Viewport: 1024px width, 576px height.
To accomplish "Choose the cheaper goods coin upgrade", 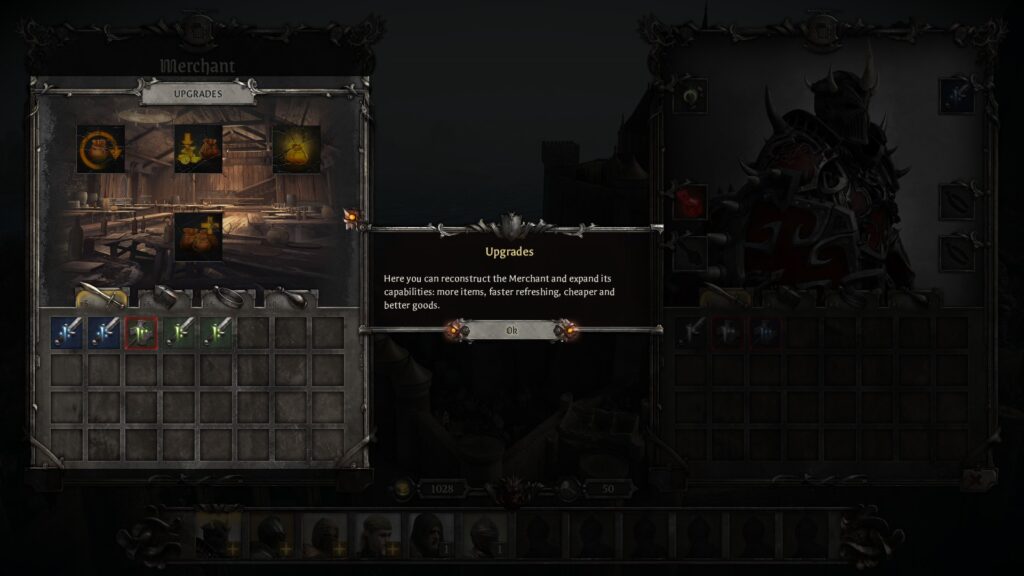I will click(198, 149).
